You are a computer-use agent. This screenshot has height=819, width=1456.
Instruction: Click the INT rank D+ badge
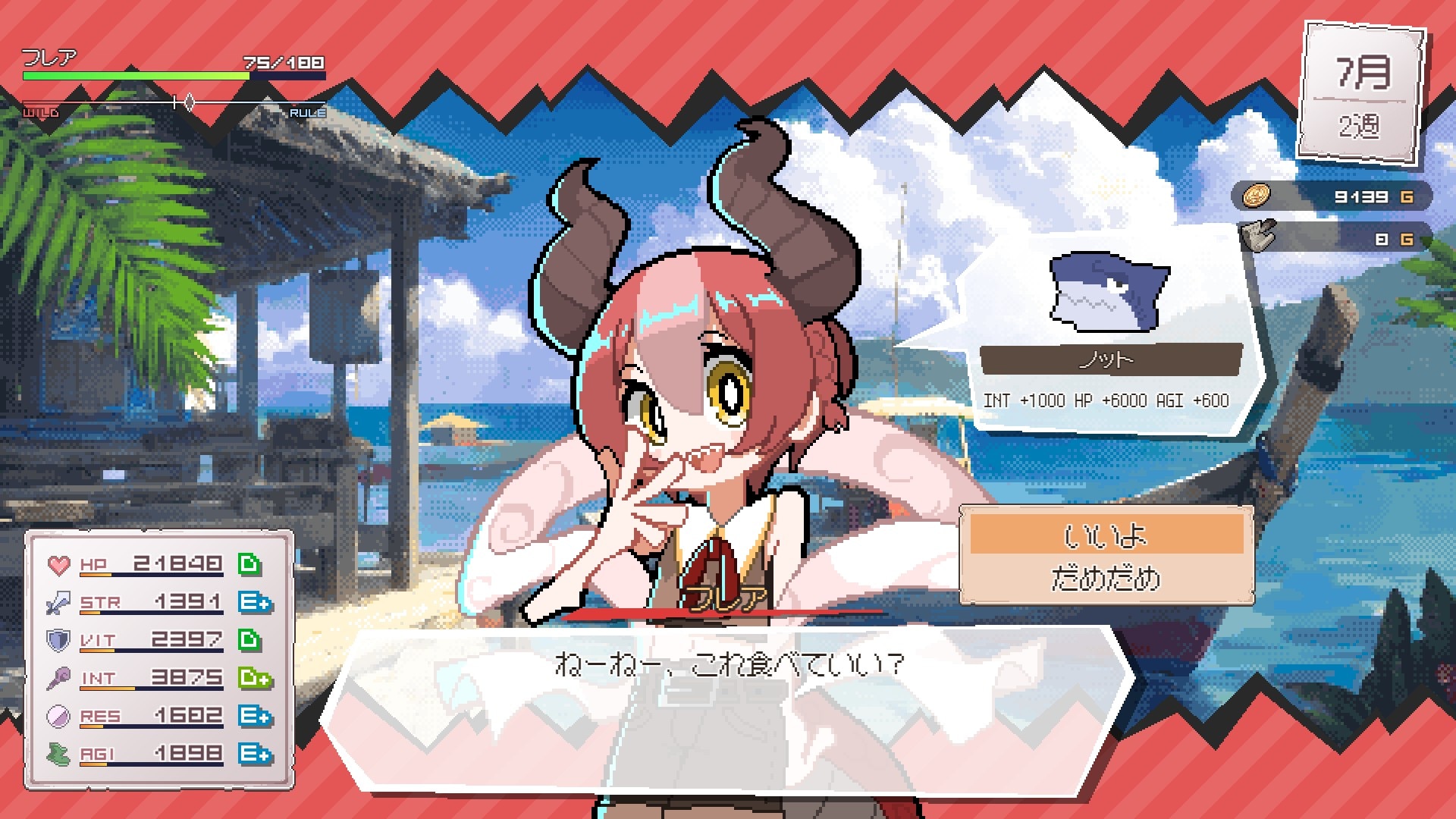click(x=253, y=676)
